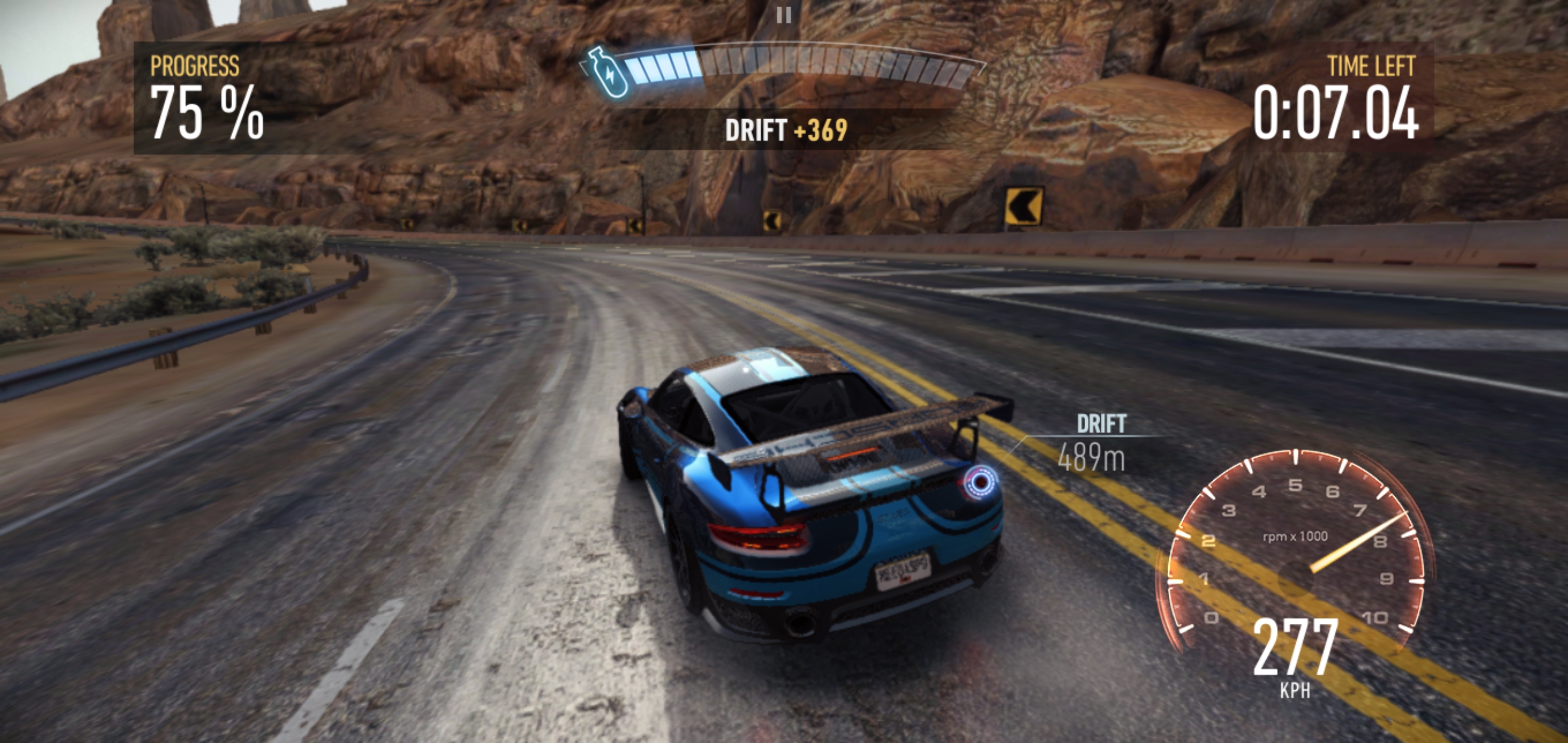Viewport: 1568px width, 743px height.
Task: Pause the race with the pause button
Action: click(784, 15)
